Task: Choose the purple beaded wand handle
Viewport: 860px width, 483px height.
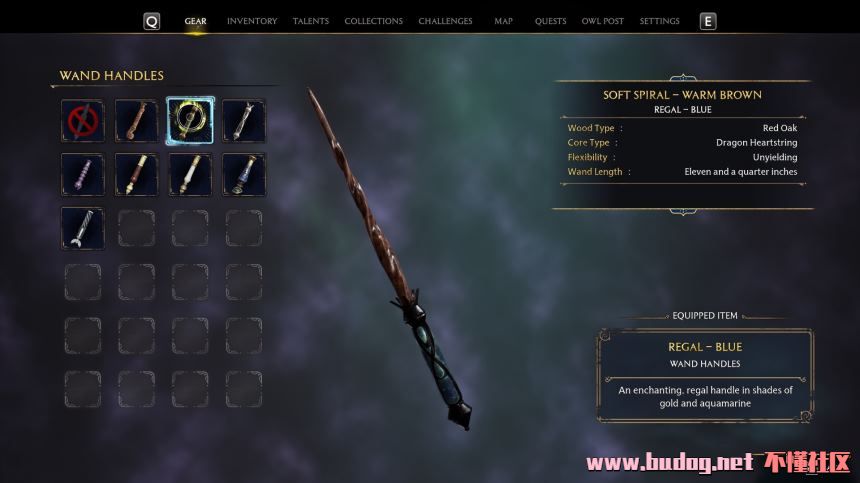Action: coord(82,174)
